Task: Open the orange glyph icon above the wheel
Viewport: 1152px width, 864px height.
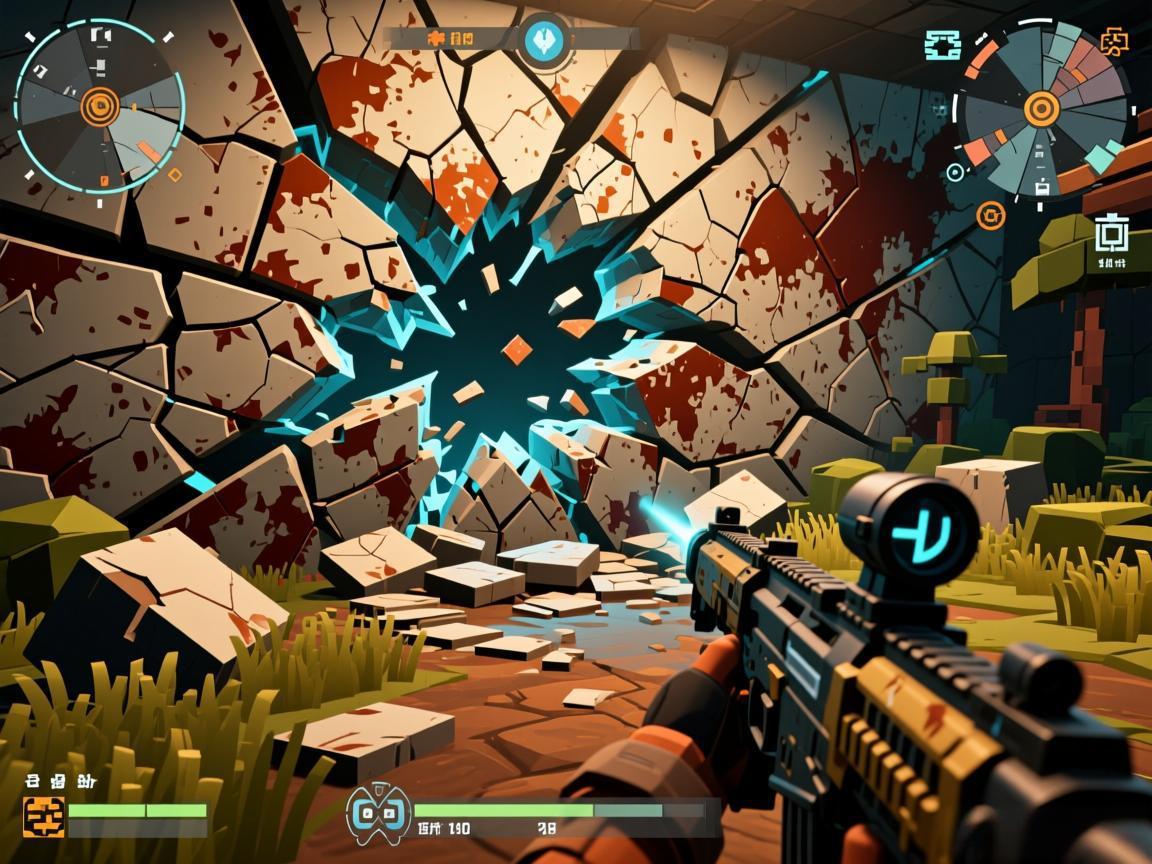Action: [x=1114, y=41]
